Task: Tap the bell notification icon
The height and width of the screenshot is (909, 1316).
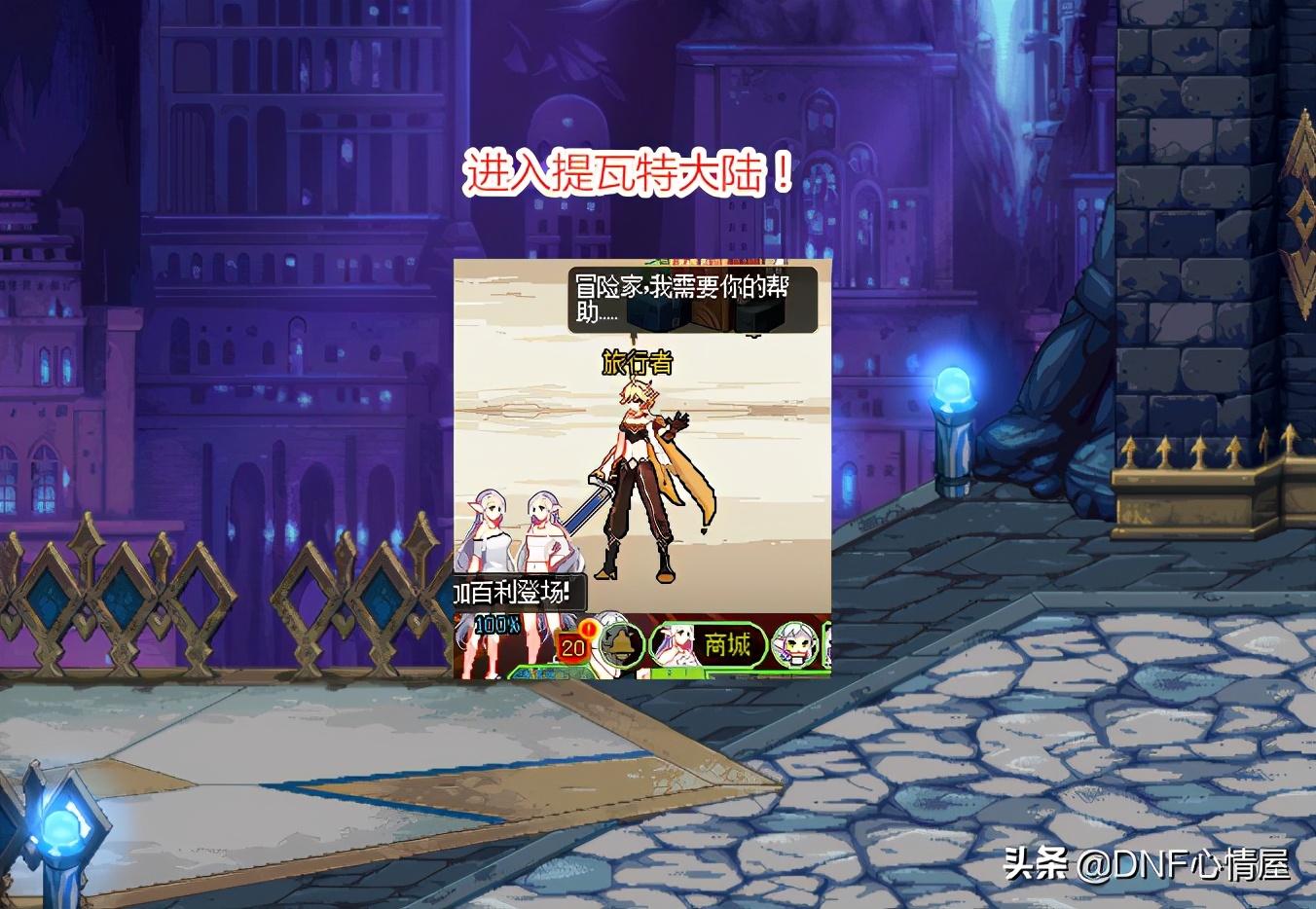Action: (x=621, y=647)
